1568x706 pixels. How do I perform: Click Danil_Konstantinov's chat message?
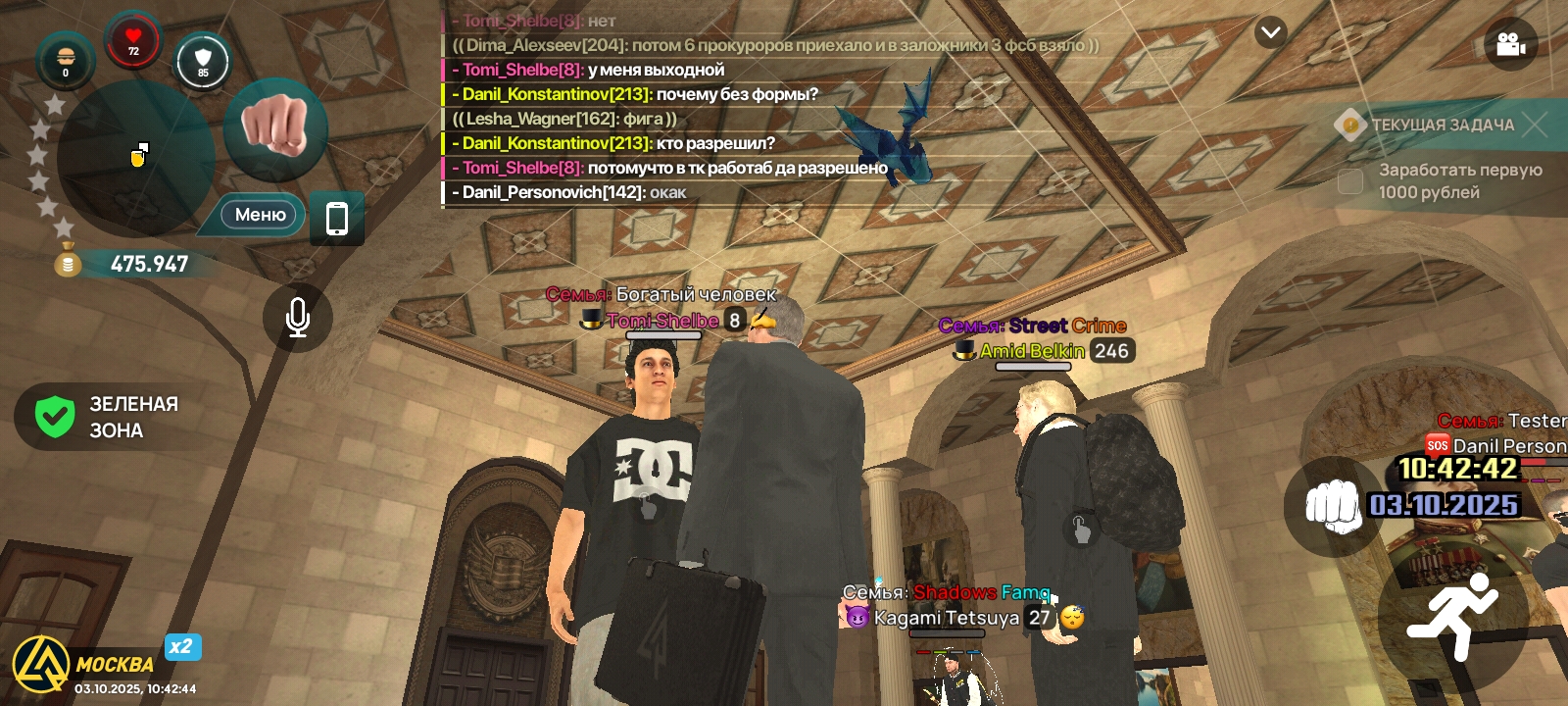pos(637,94)
